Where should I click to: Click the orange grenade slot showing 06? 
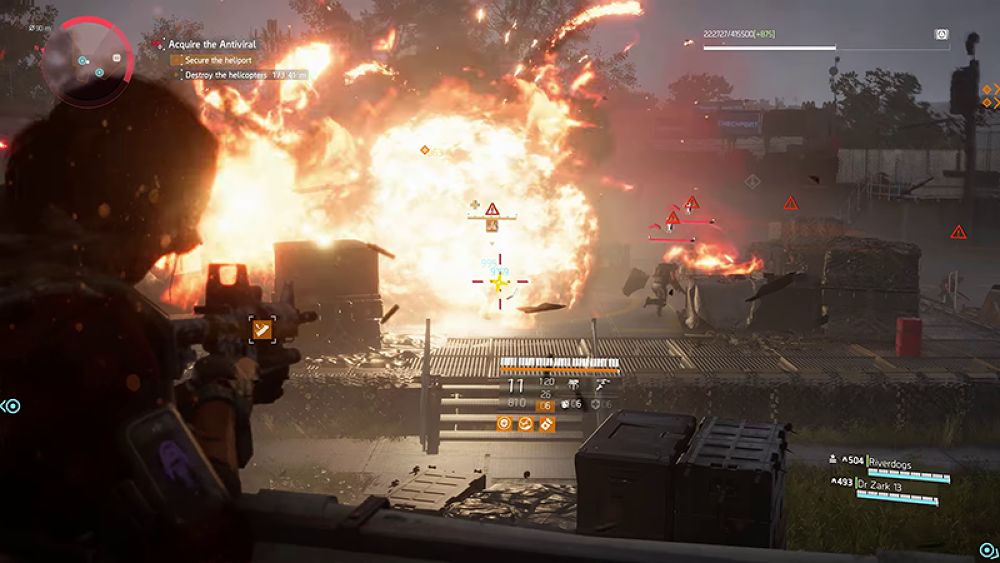(x=546, y=405)
